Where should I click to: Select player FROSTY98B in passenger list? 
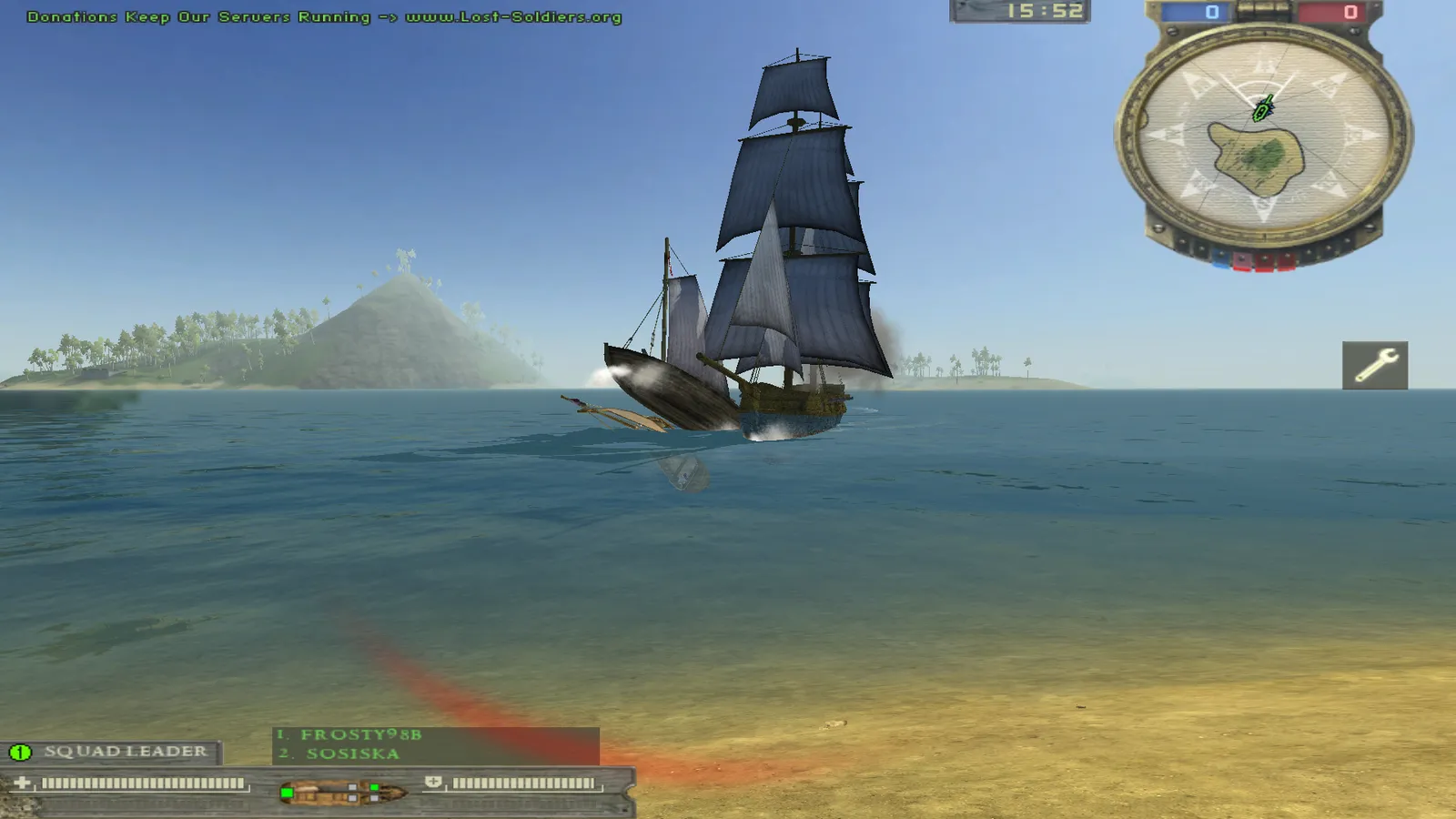point(360,734)
